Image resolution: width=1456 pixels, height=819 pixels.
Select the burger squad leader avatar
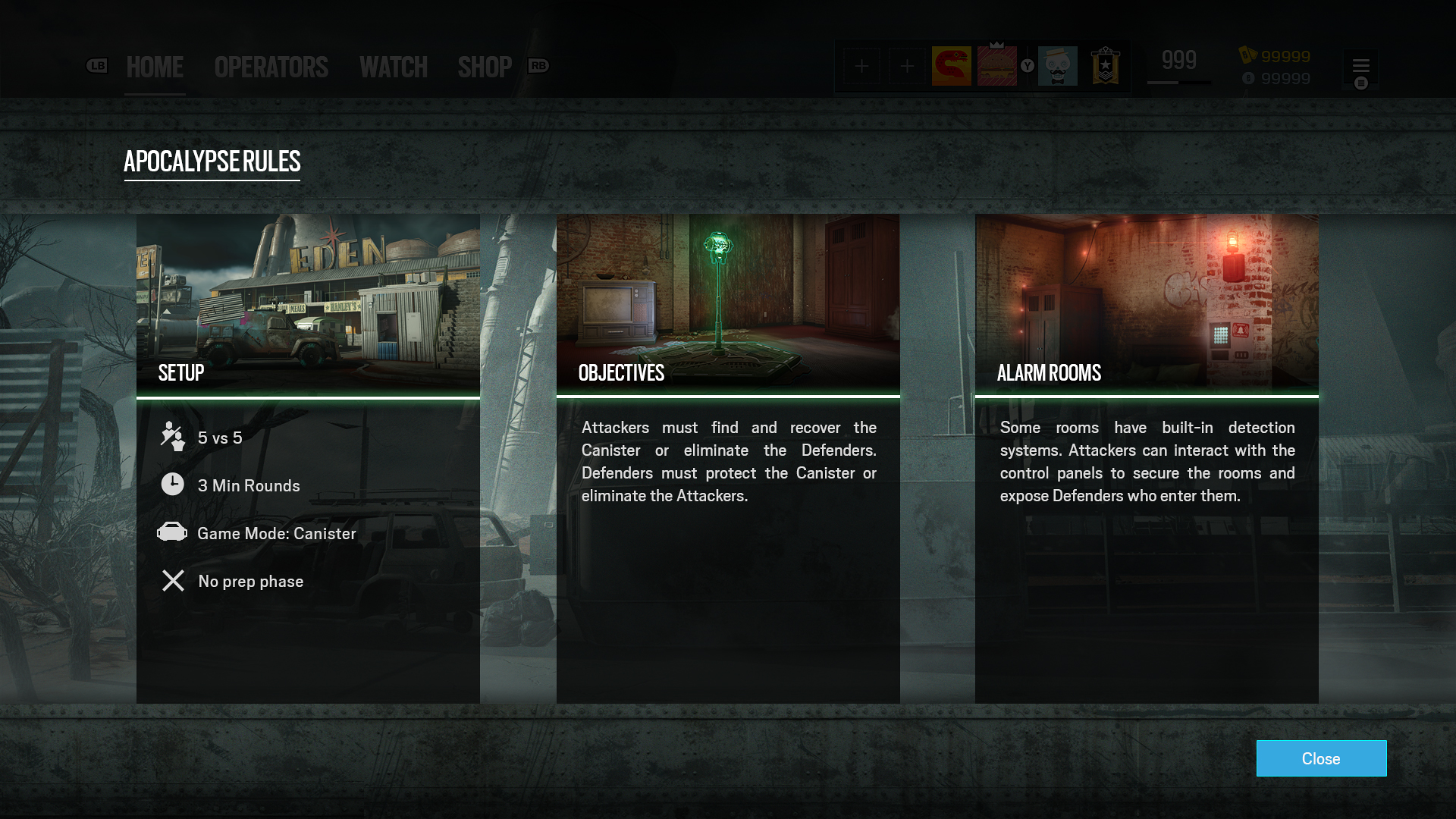pyautogui.click(x=996, y=66)
